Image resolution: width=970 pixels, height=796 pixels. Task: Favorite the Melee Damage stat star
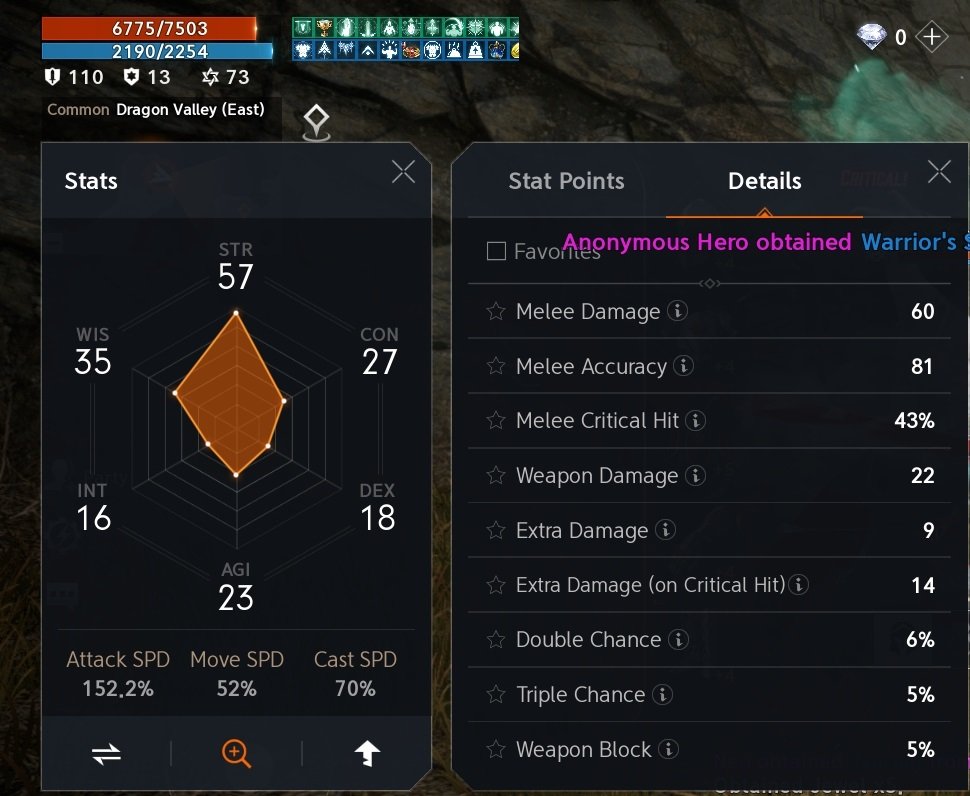click(x=496, y=311)
